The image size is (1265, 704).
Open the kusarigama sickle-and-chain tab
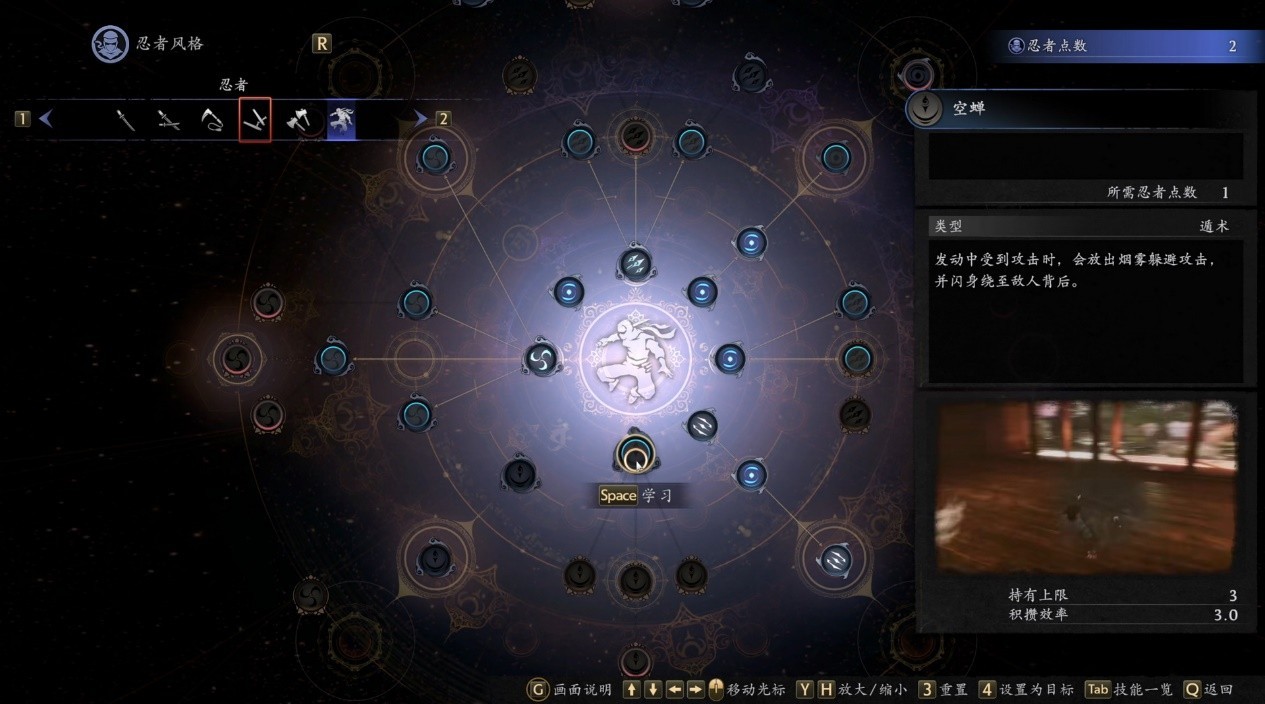[212, 121]
